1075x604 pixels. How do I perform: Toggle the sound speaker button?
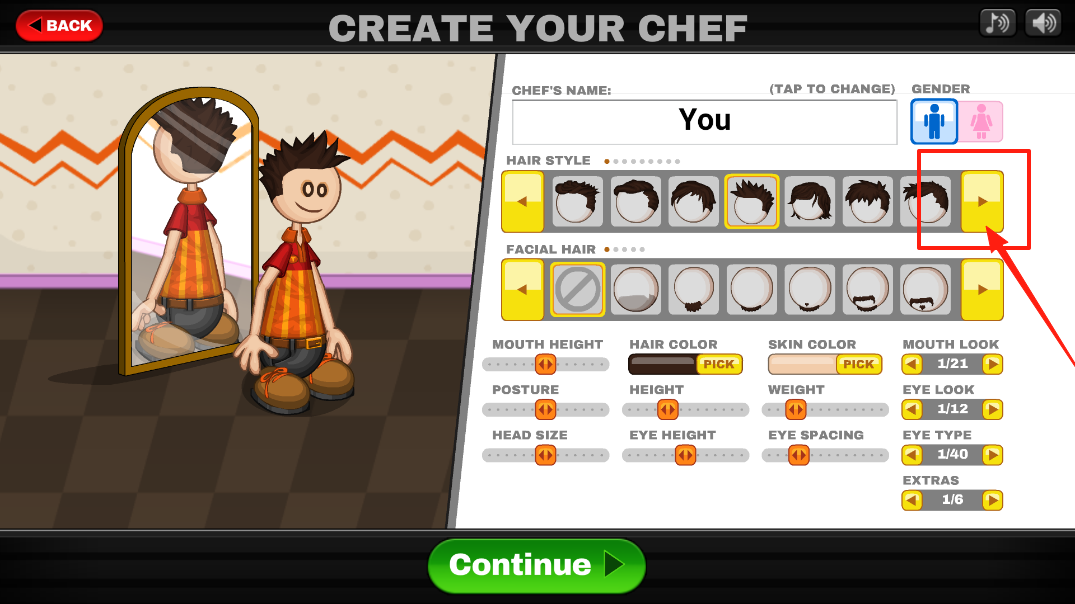click(x=1042, y=22)
